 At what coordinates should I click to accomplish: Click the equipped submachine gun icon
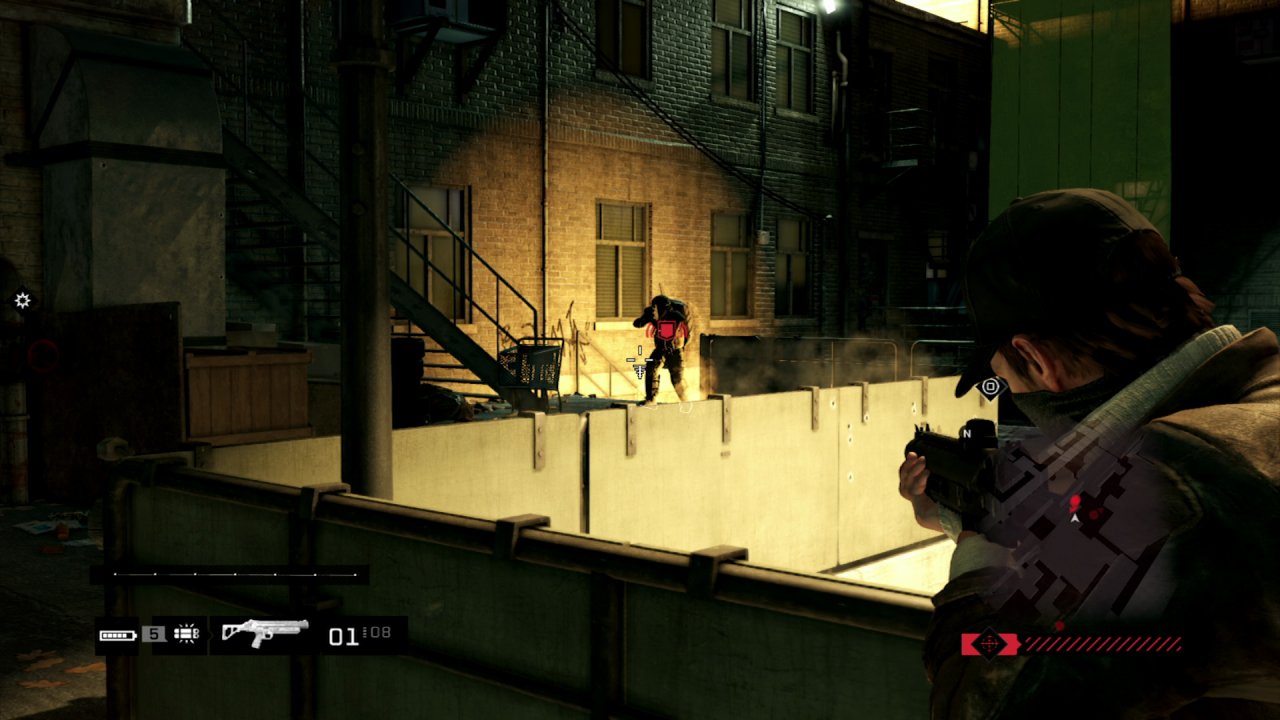coord(265,632)
